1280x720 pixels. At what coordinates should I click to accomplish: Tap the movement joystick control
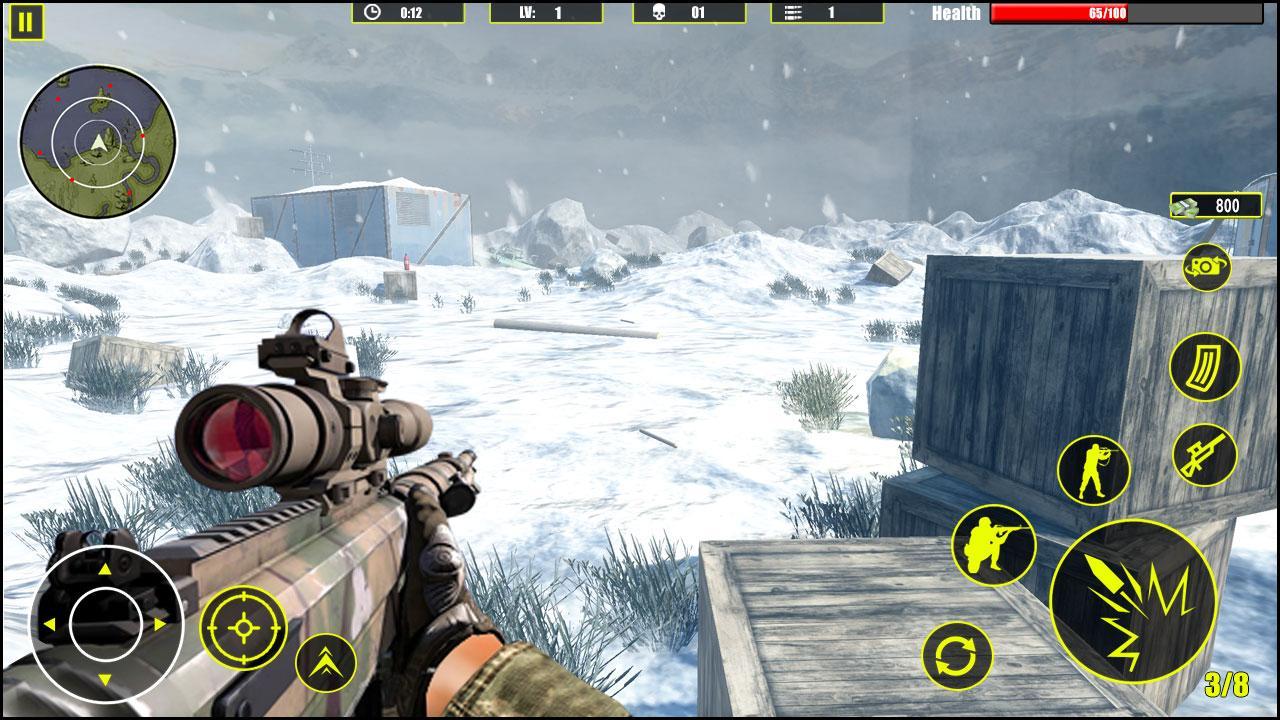pos(105,624)
